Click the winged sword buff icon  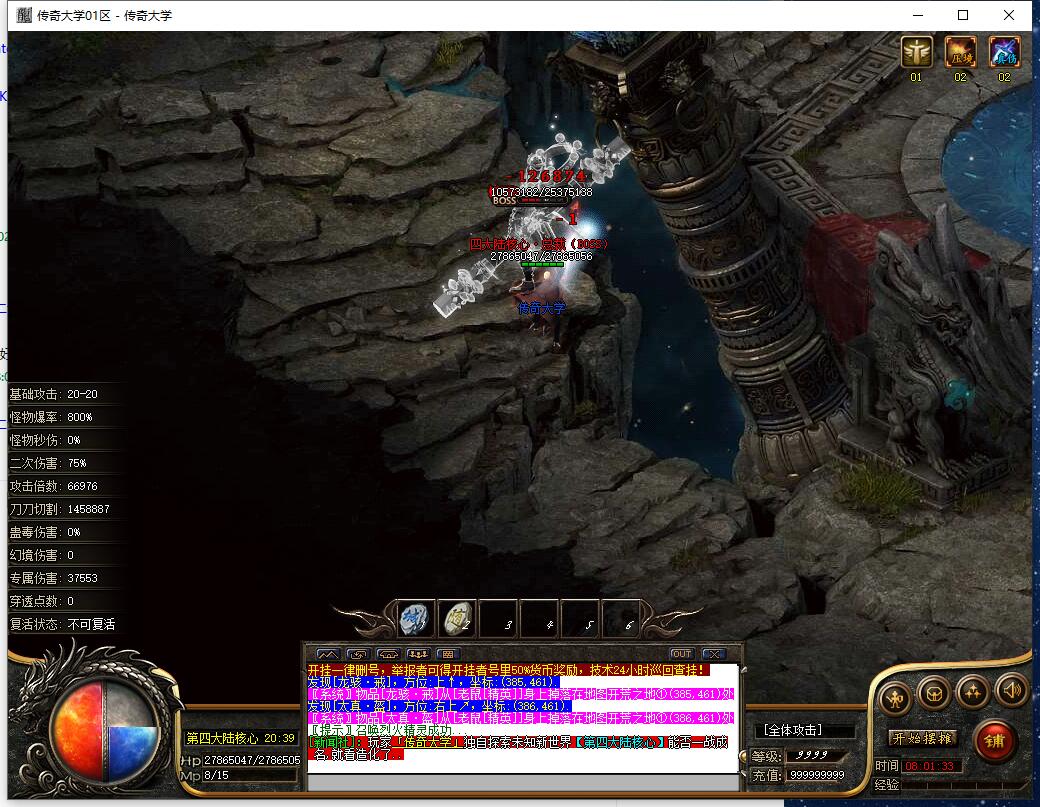click(x=916, y=52)
